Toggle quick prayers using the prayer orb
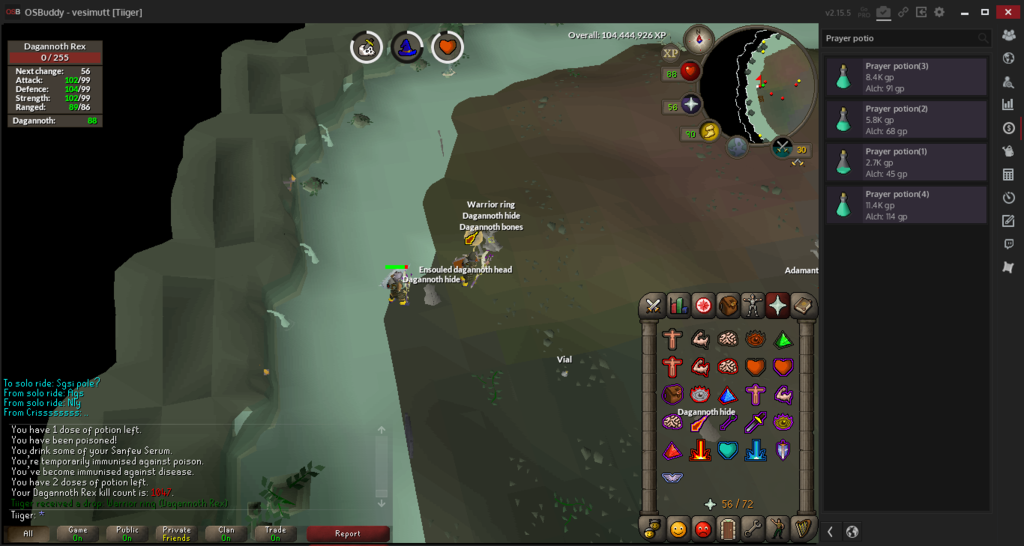 tap(690, 105)
